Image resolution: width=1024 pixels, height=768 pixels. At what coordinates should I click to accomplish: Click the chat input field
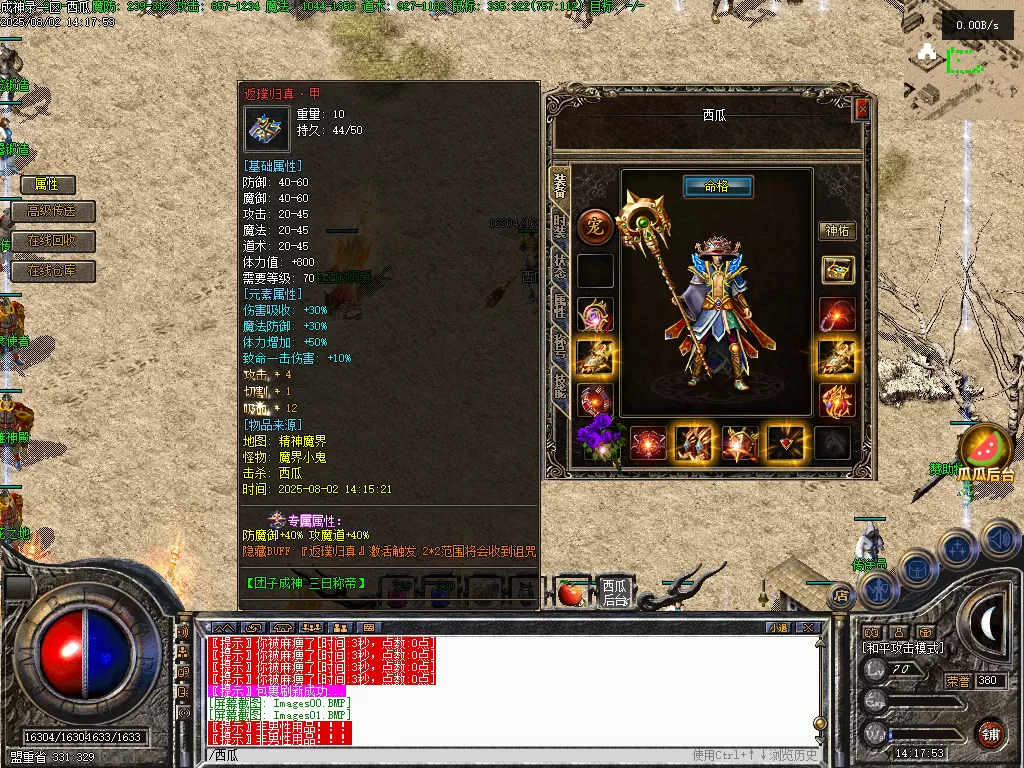click(x=450, y=755)
